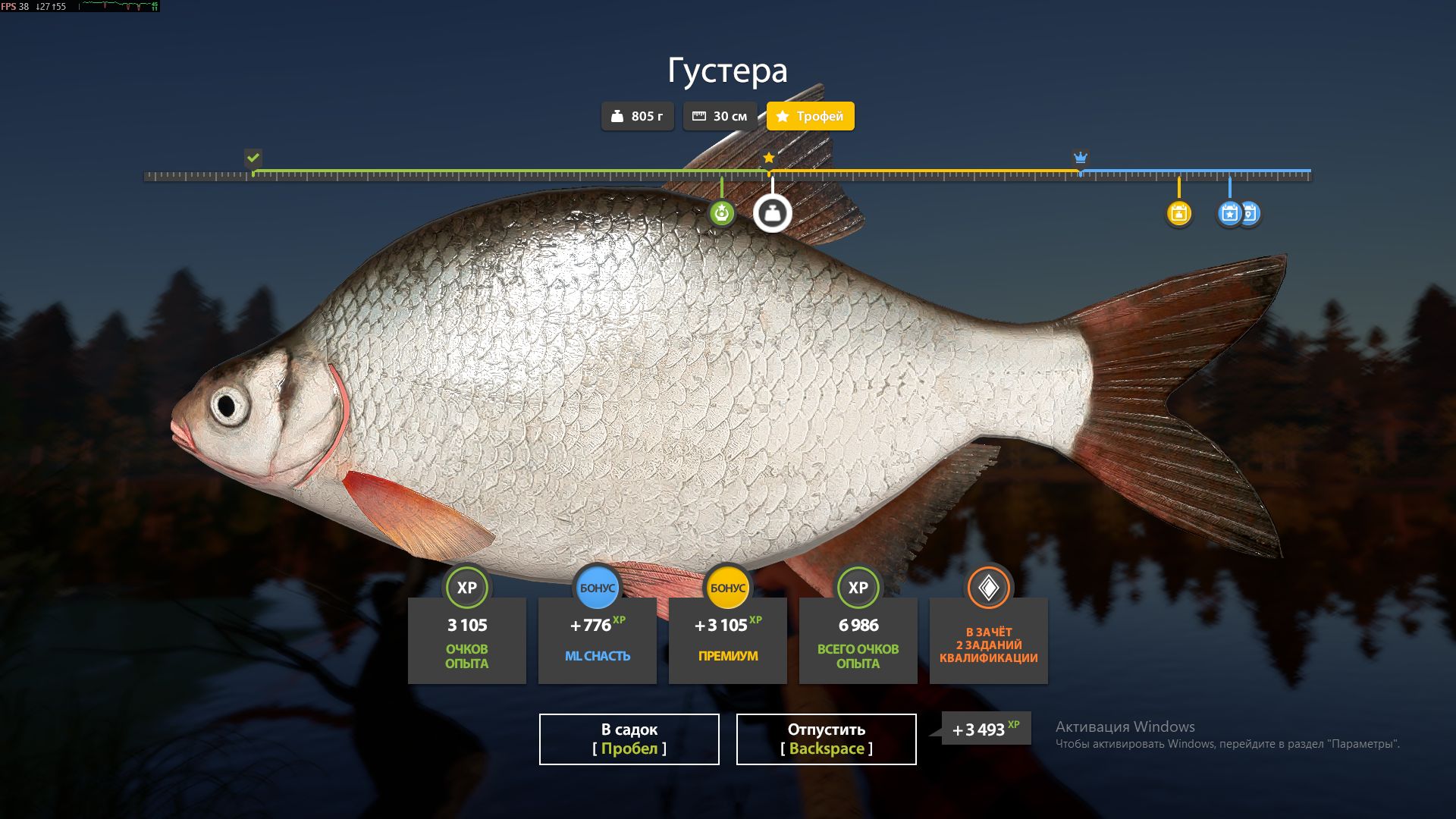Image resolution: width=1456 pixels, height=819 pixels.
Task: Select the yellow calendar marker on the scale
Action: [1178, 213]
